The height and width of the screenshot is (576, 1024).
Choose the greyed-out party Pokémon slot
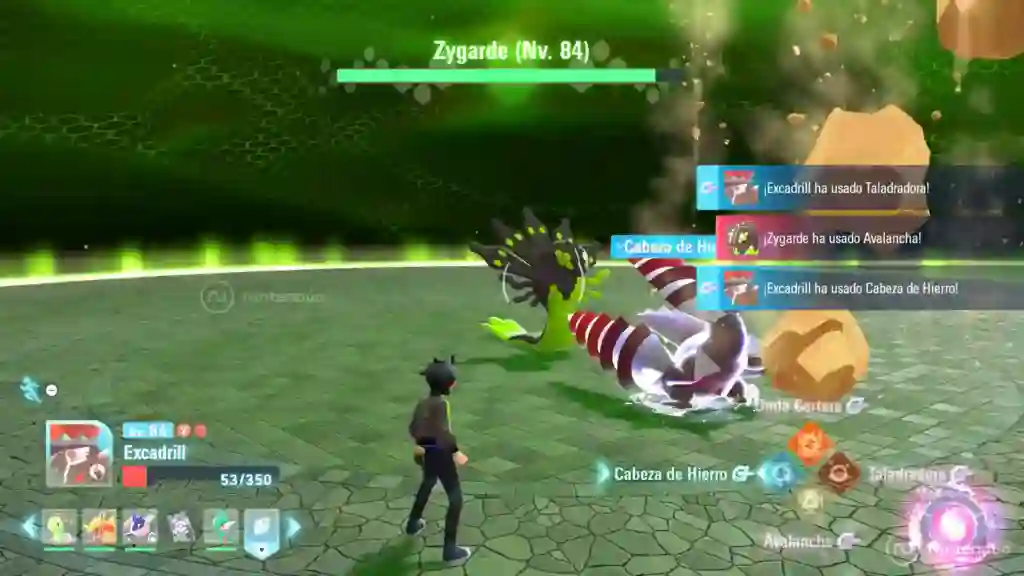[x=181, y=527]
